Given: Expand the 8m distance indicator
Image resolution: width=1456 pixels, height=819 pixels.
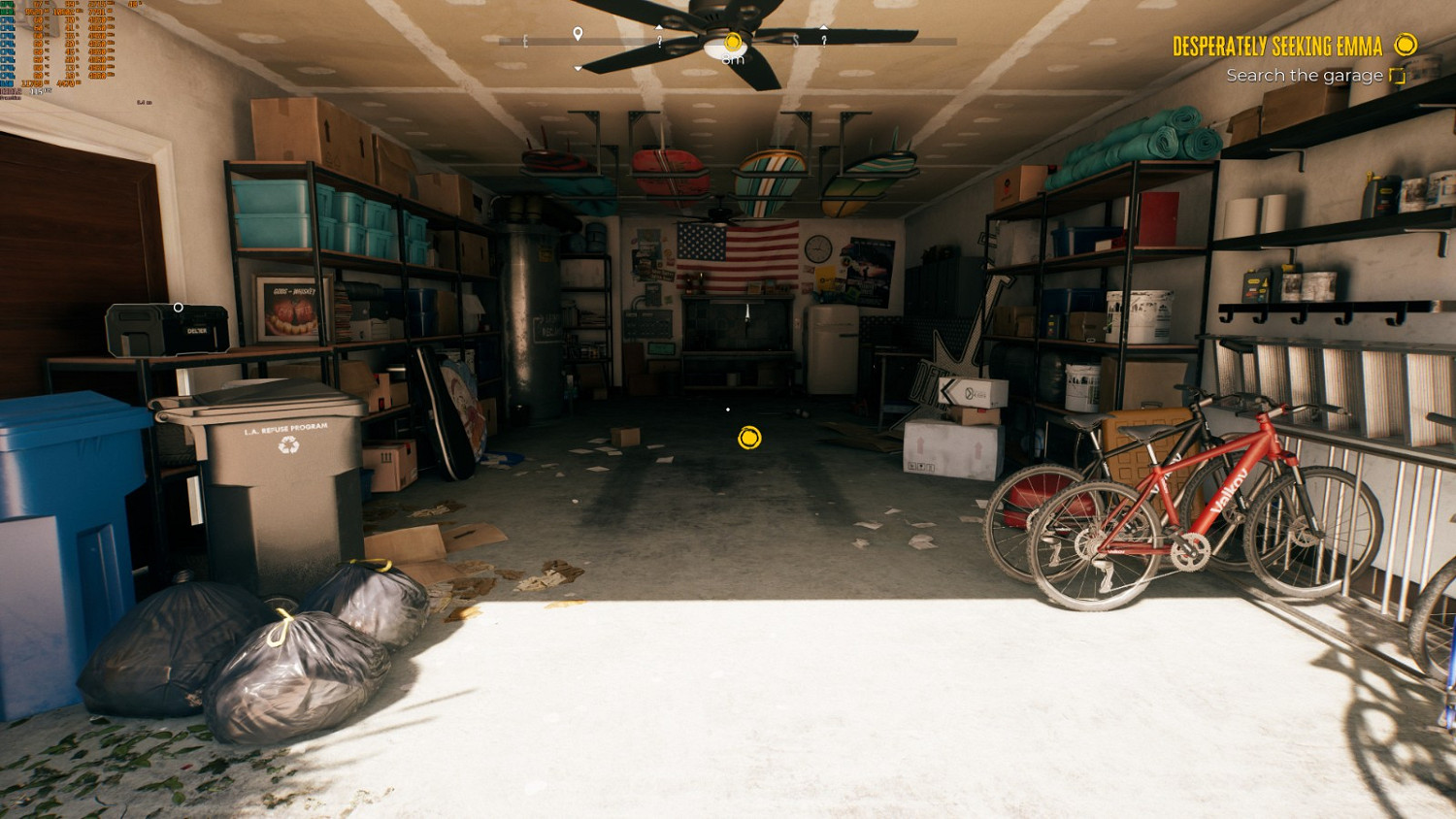Looking at the screenshot, I should pyautogui.click(x=733, y=59).
